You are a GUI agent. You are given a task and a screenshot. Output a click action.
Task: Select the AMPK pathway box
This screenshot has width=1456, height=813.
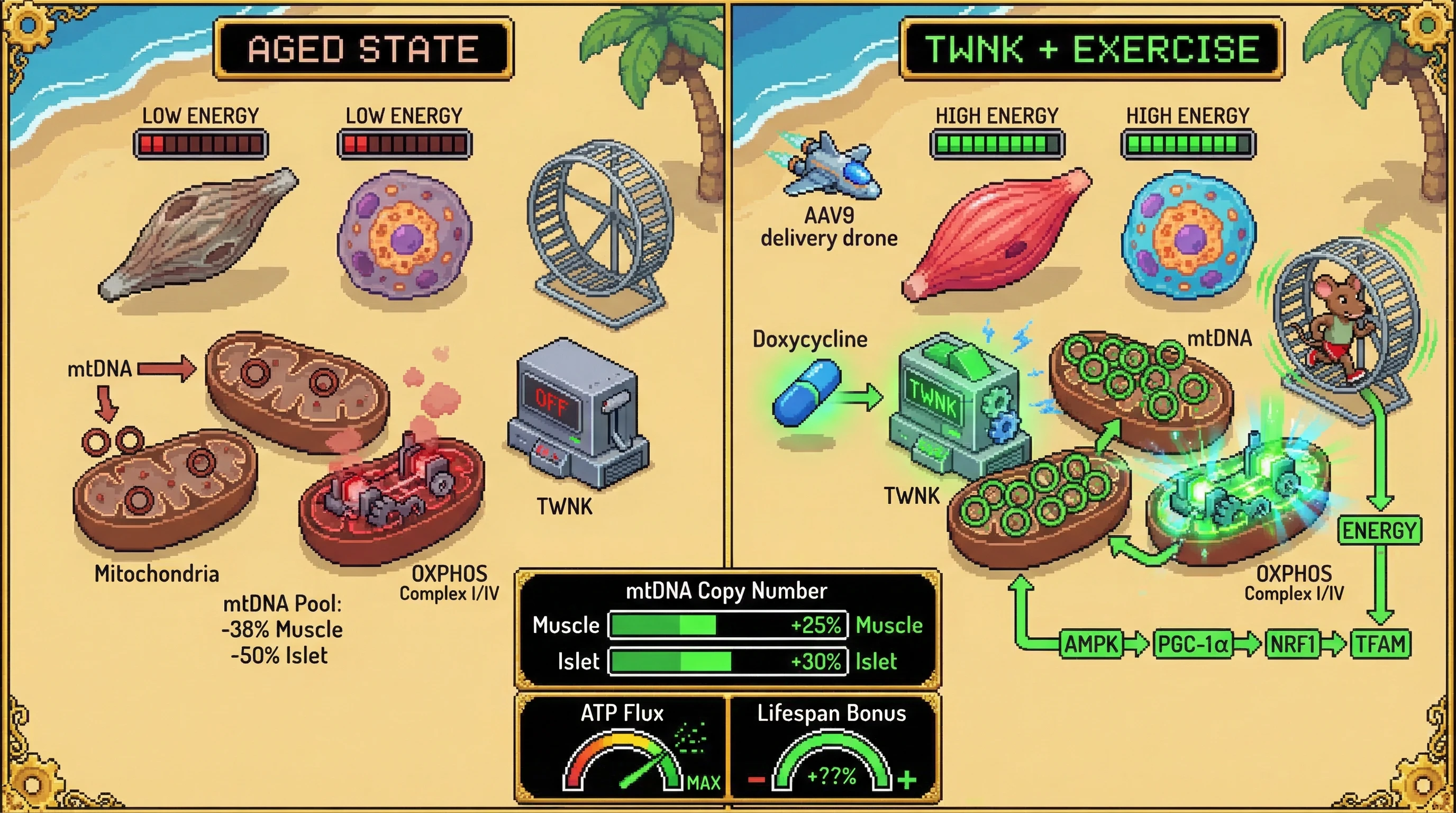1091,644
